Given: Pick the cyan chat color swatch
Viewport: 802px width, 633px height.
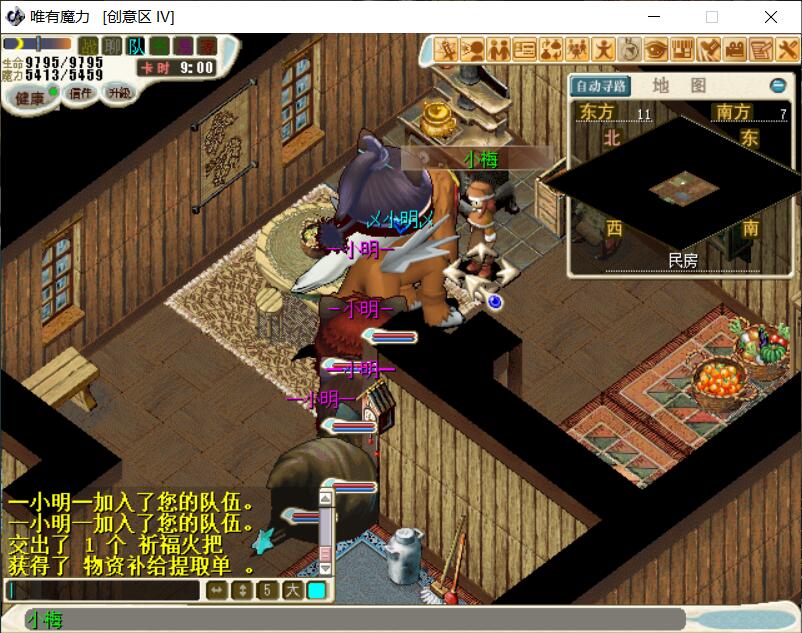Looking at the screenshot, I should point(316,590).
